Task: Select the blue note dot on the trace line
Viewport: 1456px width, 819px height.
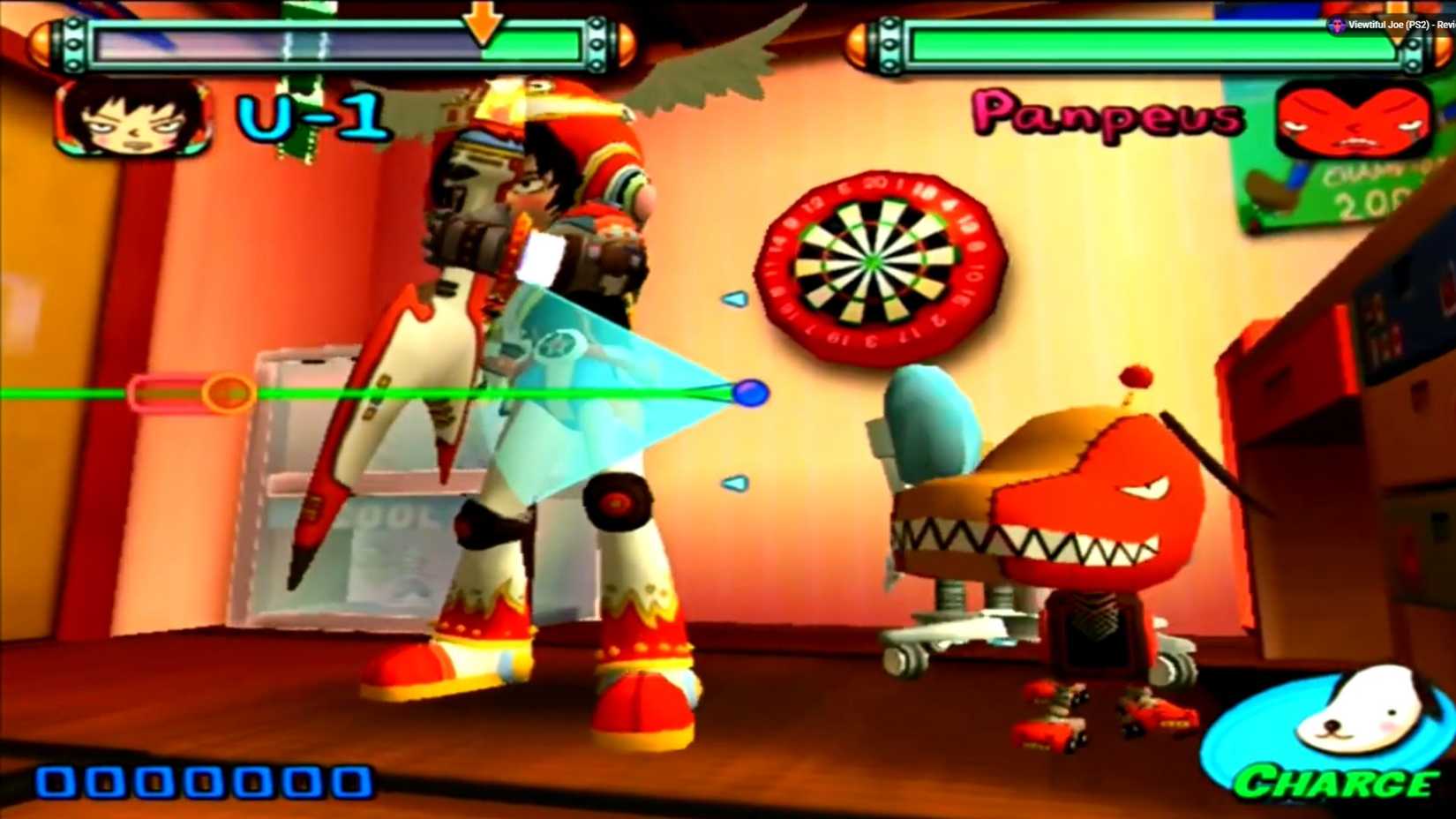Action: [751, 394]
